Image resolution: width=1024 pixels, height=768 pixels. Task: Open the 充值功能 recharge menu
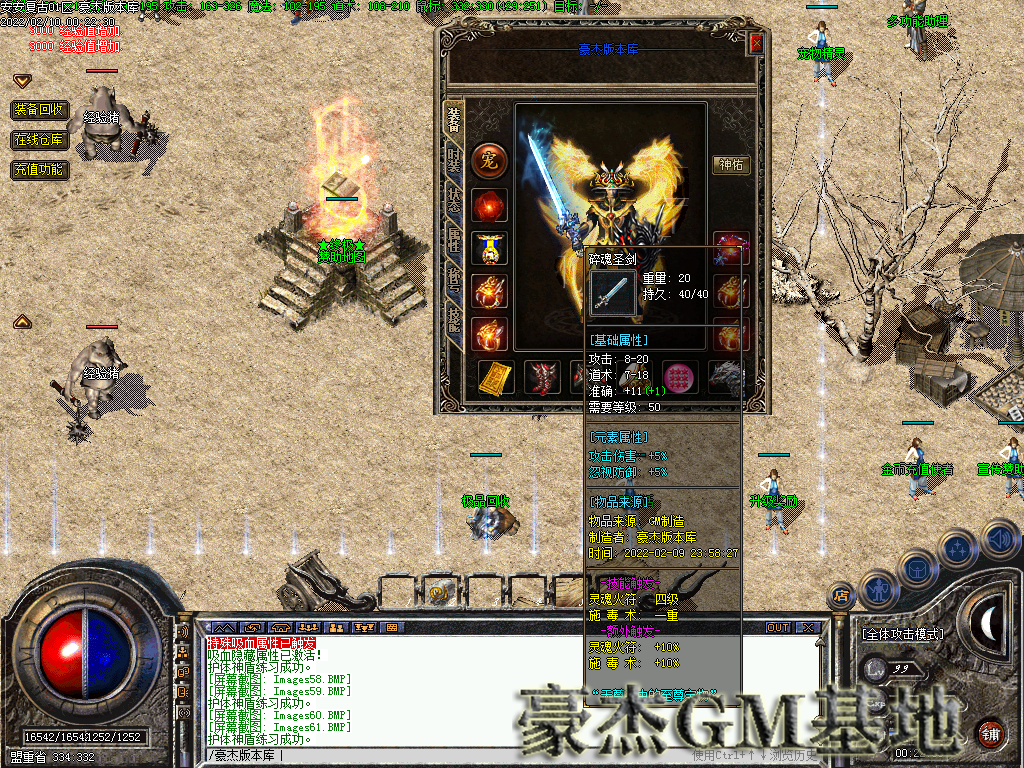tap(40, 170)
